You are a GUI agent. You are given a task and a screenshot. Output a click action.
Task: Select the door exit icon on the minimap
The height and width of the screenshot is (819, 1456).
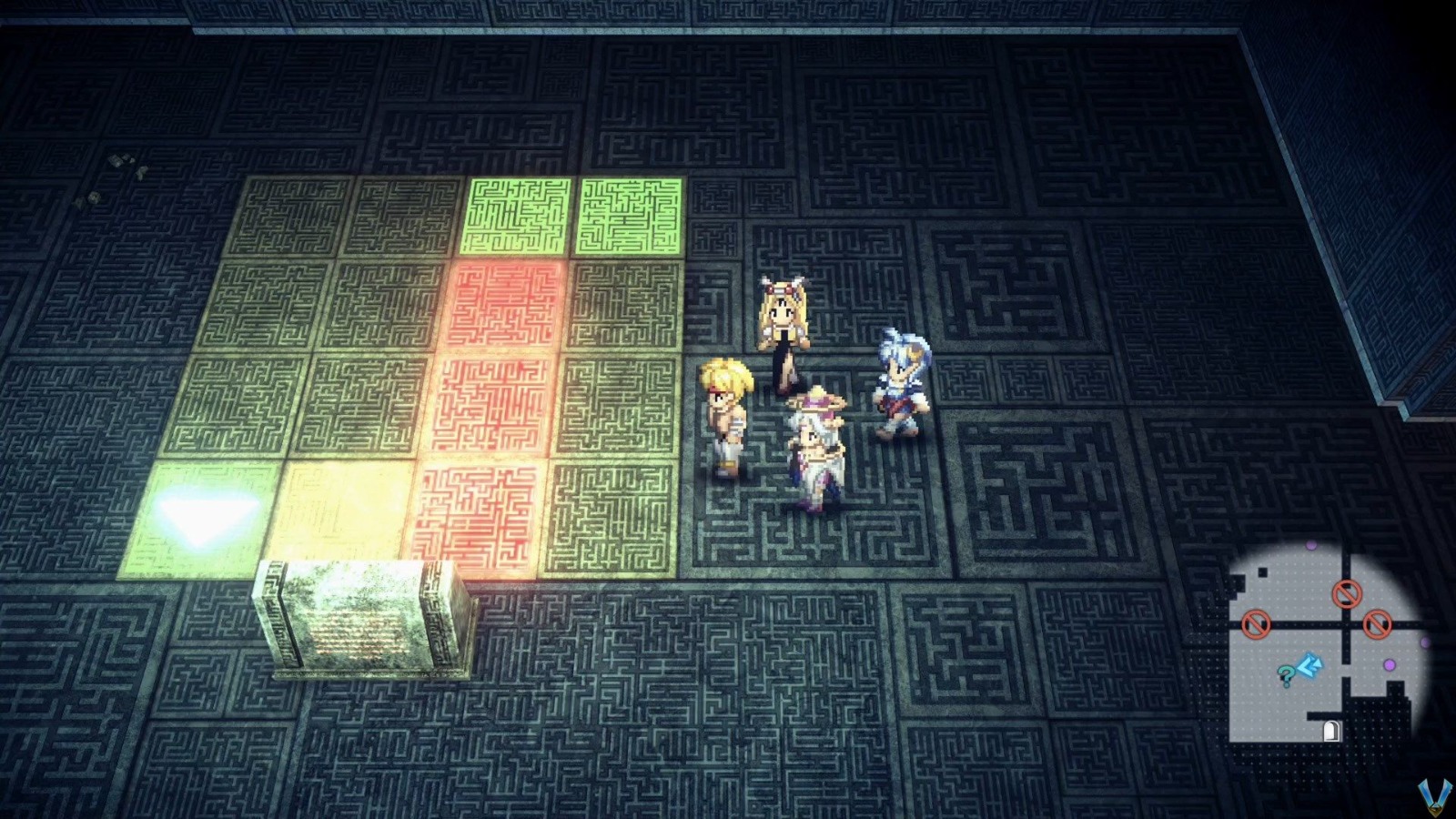(1330, 730)
